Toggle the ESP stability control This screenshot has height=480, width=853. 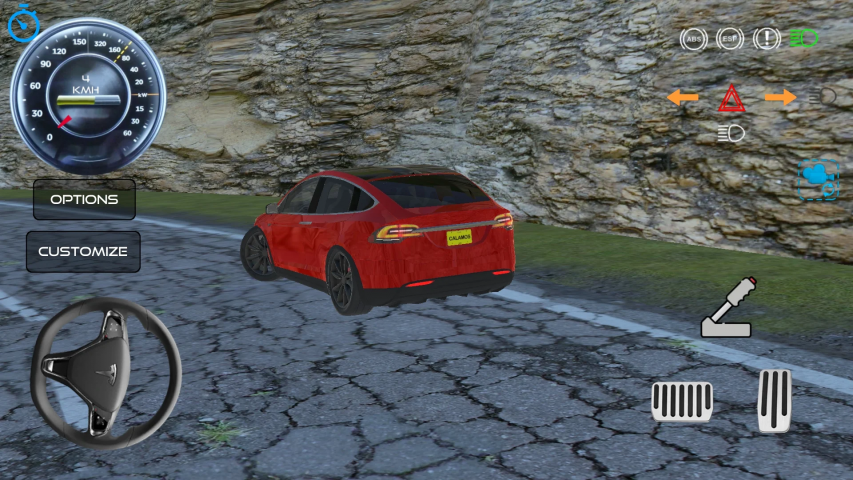click(730, 39)
